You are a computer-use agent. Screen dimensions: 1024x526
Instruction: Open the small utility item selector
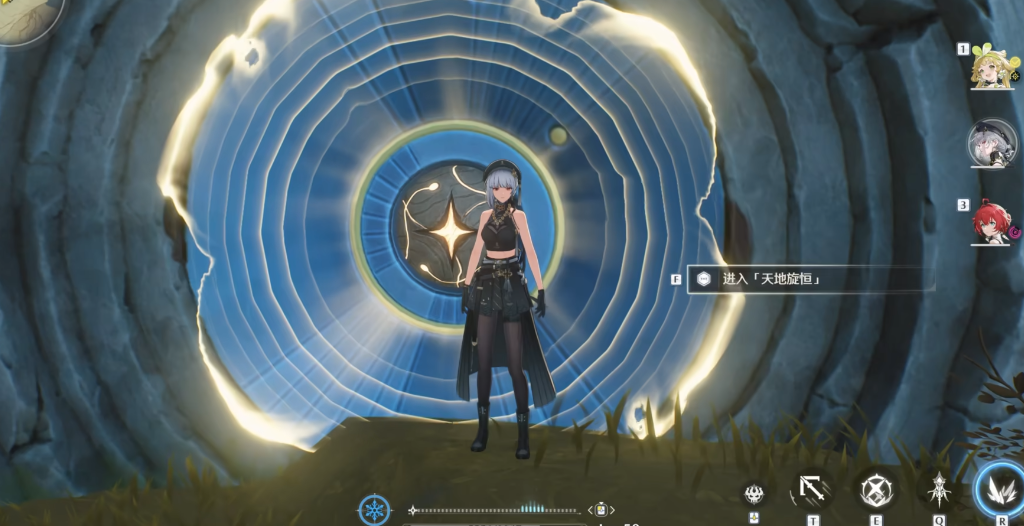point(601,510)
